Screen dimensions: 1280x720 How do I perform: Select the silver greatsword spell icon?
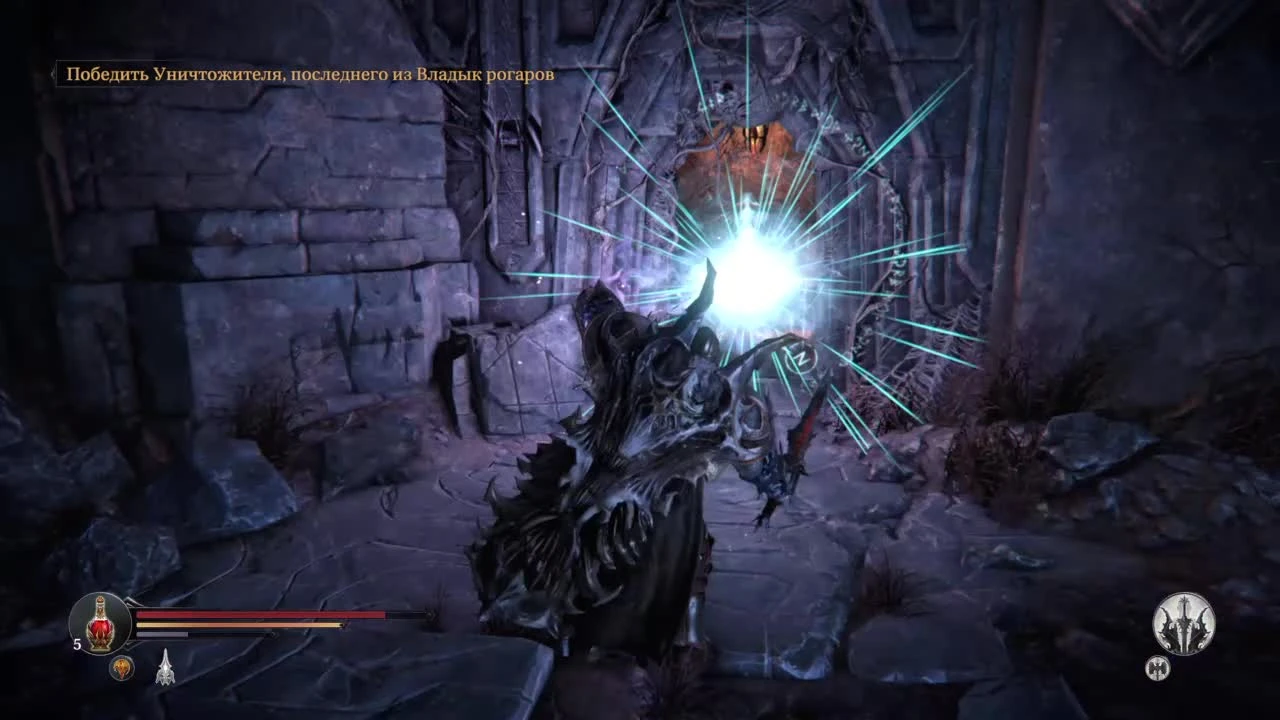click(164, 665)
